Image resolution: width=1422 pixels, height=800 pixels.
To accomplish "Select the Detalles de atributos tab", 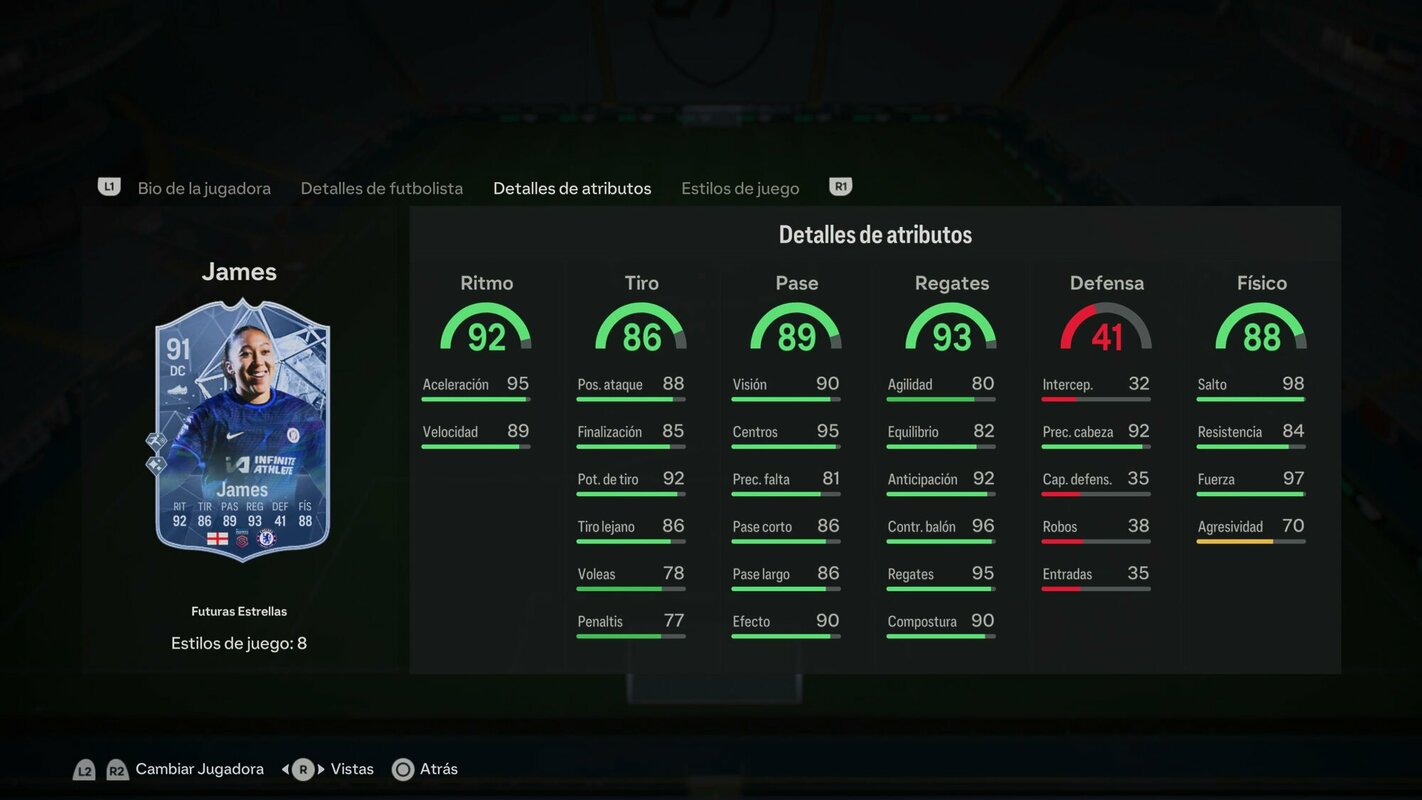I will click(571, 187).
